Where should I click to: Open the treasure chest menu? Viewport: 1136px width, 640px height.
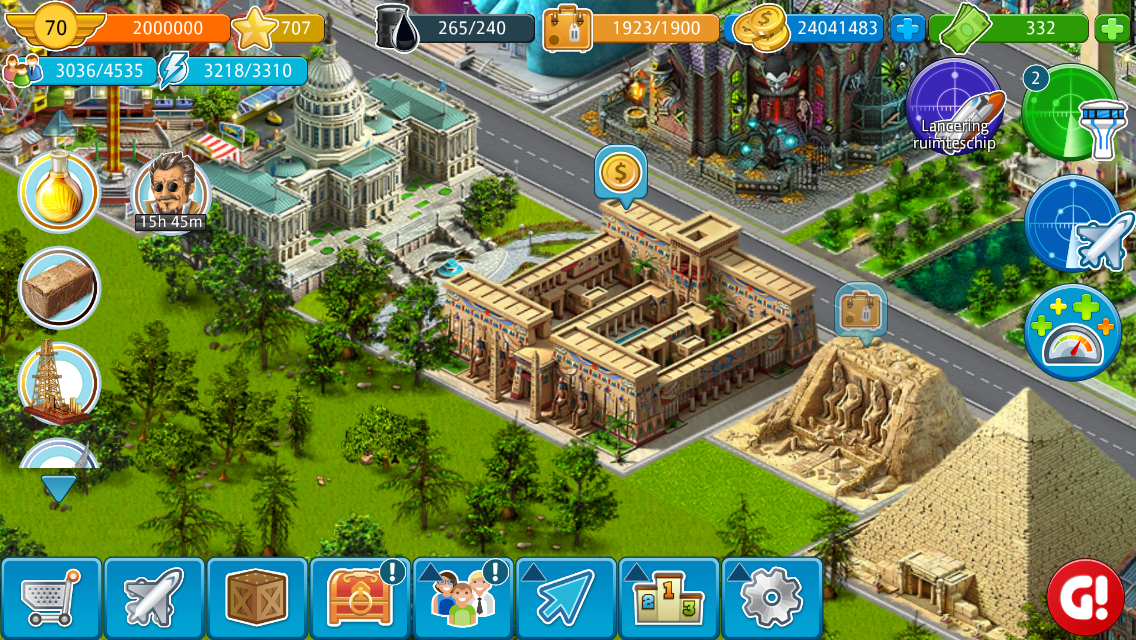[360, 598]
